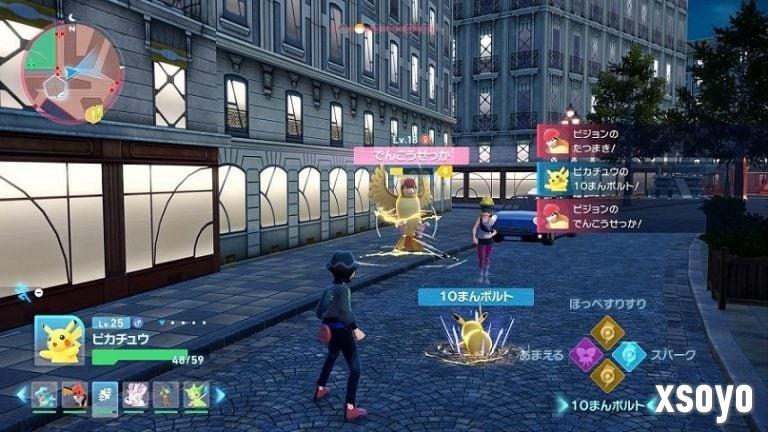This screenshot has width=768, height=432.
Task: Switch to the green Pokémon in the last slot
Action: point(195,395)
